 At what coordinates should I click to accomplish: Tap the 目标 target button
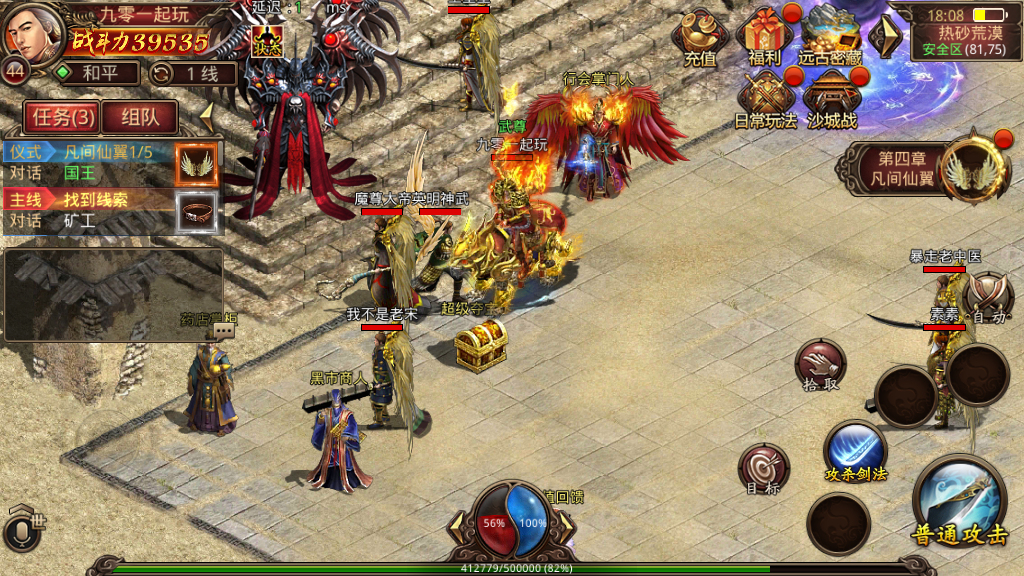(763, 470)
